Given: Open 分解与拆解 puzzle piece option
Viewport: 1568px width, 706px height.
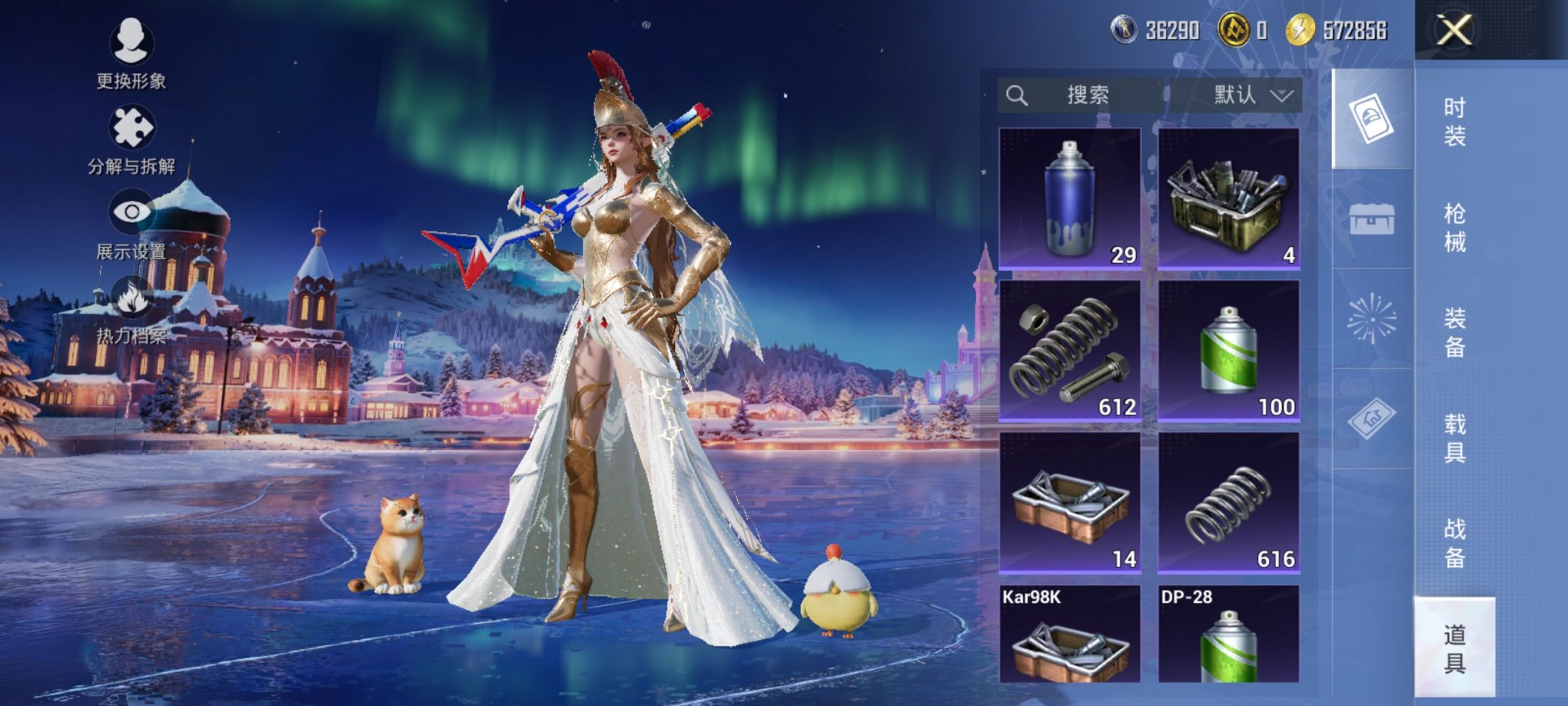Looking at the screenshot, I should click(131, 138).
